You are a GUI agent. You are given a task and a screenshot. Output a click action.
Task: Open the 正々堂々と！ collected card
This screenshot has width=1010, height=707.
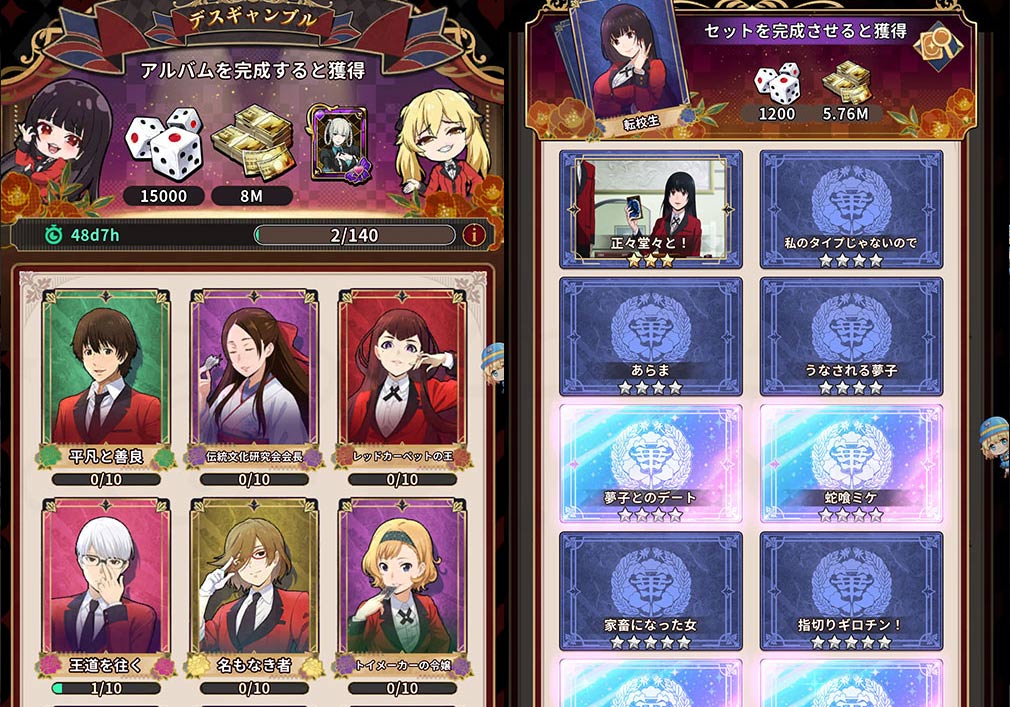pos(651,210)
